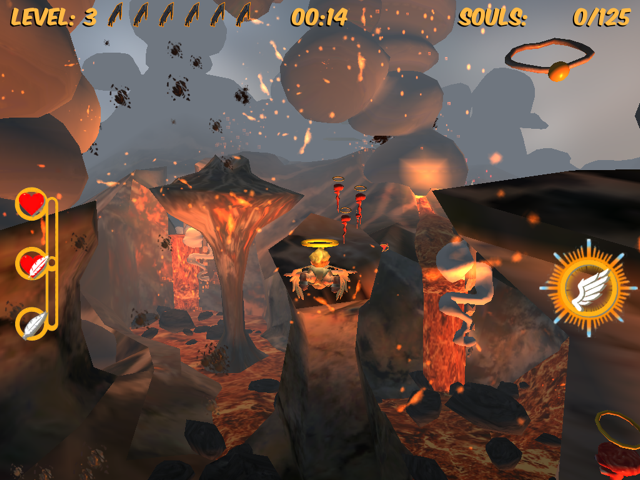
Task: Select the heart with feather icon
Action: [x=32, y=264]
